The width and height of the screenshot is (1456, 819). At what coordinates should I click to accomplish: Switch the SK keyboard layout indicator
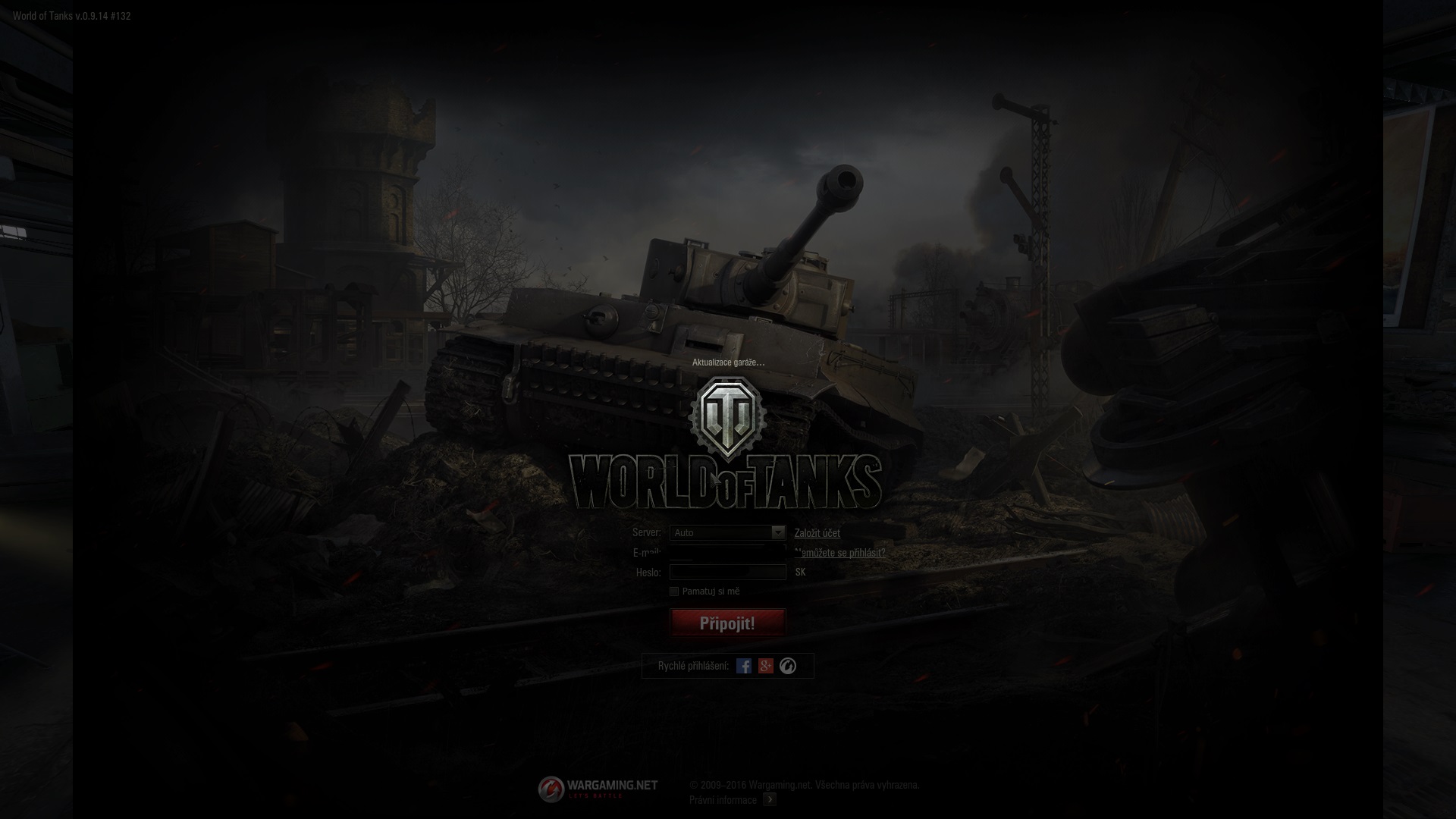[x=800, y=573]
